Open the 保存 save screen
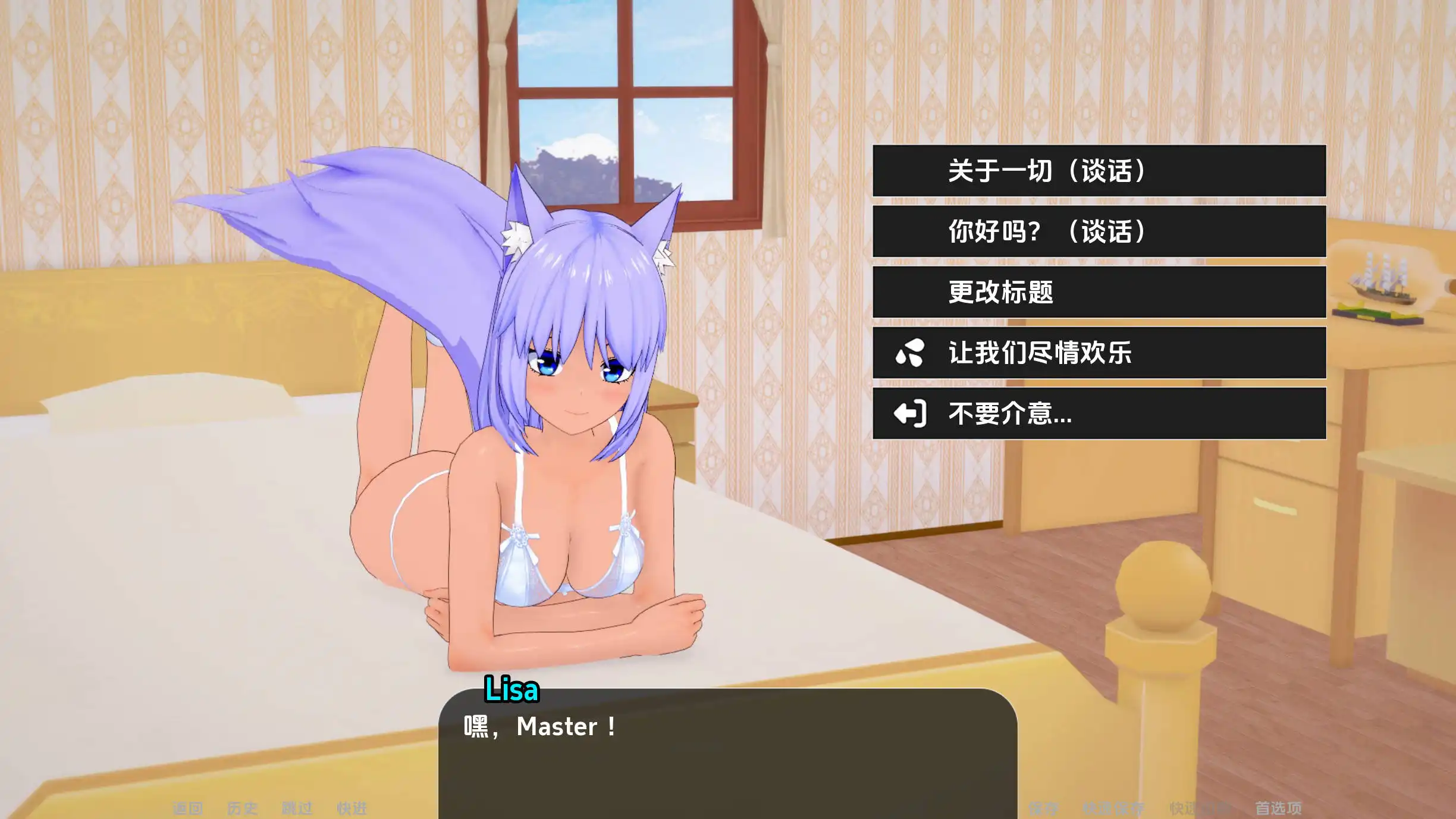1456x819 pixels. (1044, 808)
